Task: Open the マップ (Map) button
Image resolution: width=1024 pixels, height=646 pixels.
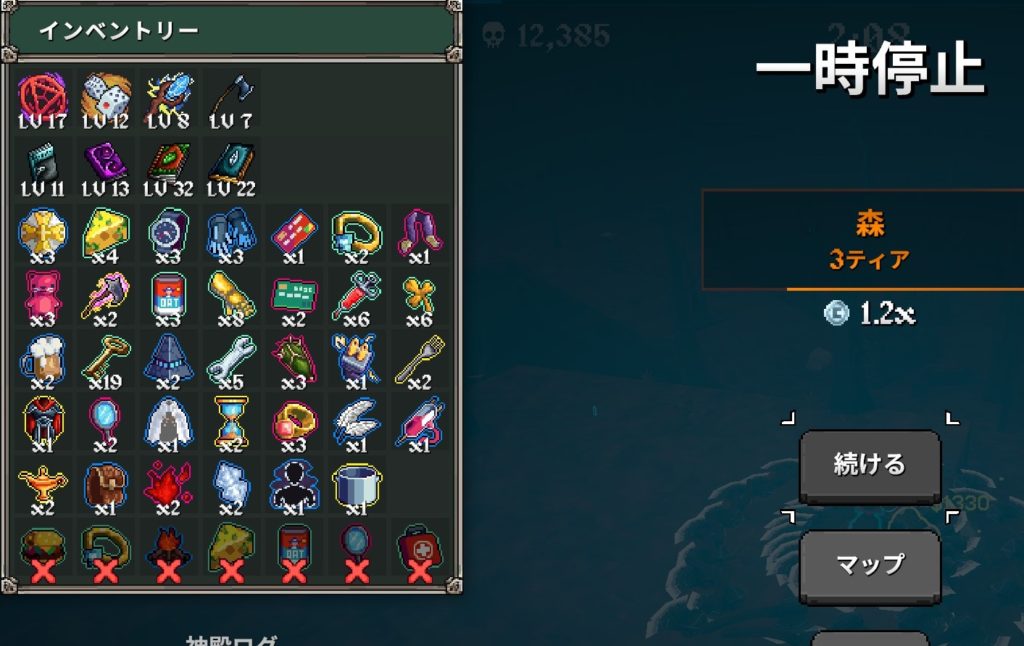Action: click(869, 565)
